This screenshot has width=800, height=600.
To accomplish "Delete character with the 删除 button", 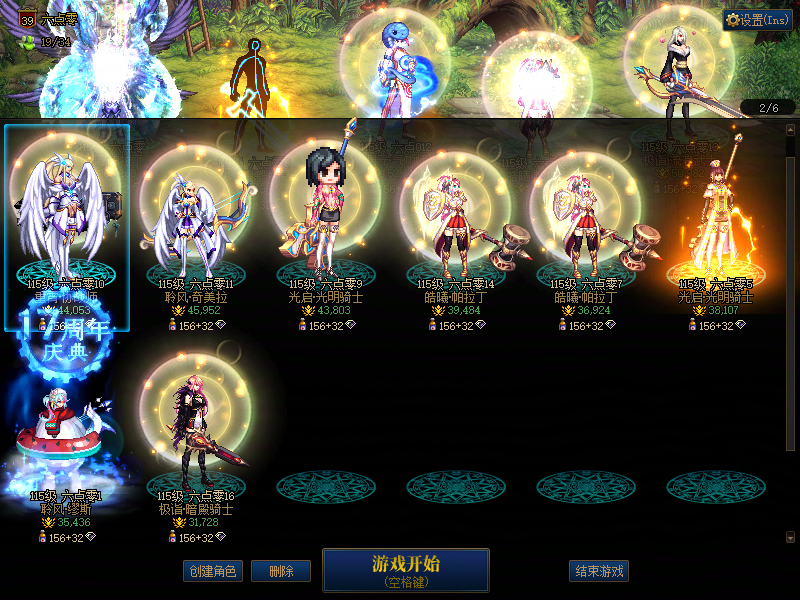I will tap(280, 571).
